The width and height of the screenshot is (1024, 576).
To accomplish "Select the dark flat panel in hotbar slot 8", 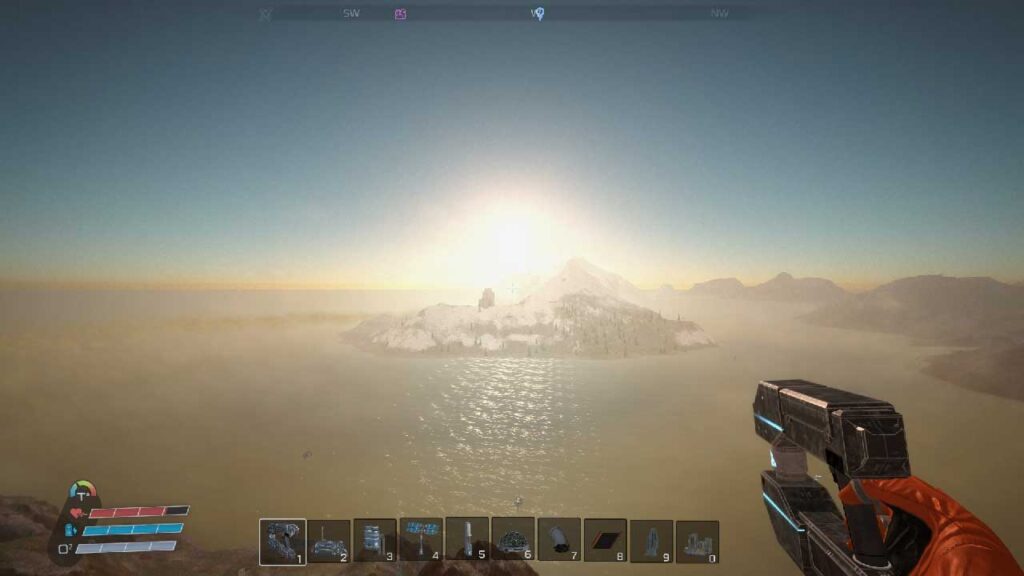I will 605,541.
